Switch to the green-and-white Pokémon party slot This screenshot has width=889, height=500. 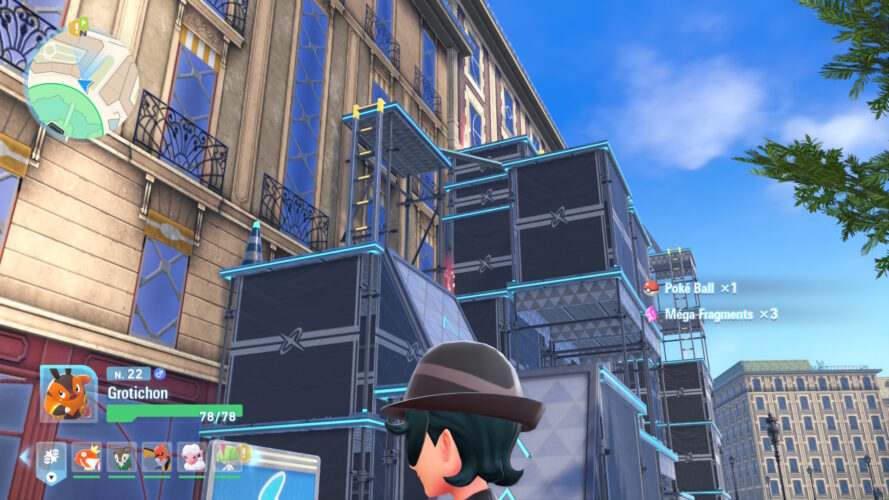pyautogui.click(x=226, y=457)
